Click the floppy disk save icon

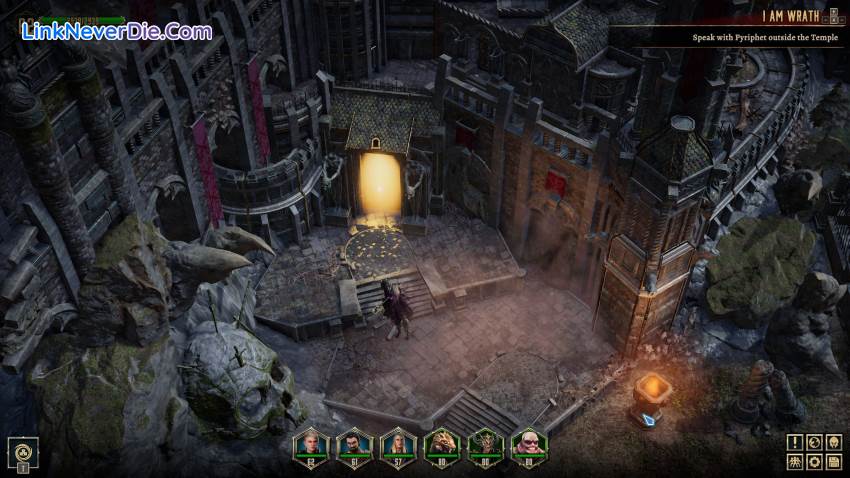pyautogui.click(x=834, y=461)
